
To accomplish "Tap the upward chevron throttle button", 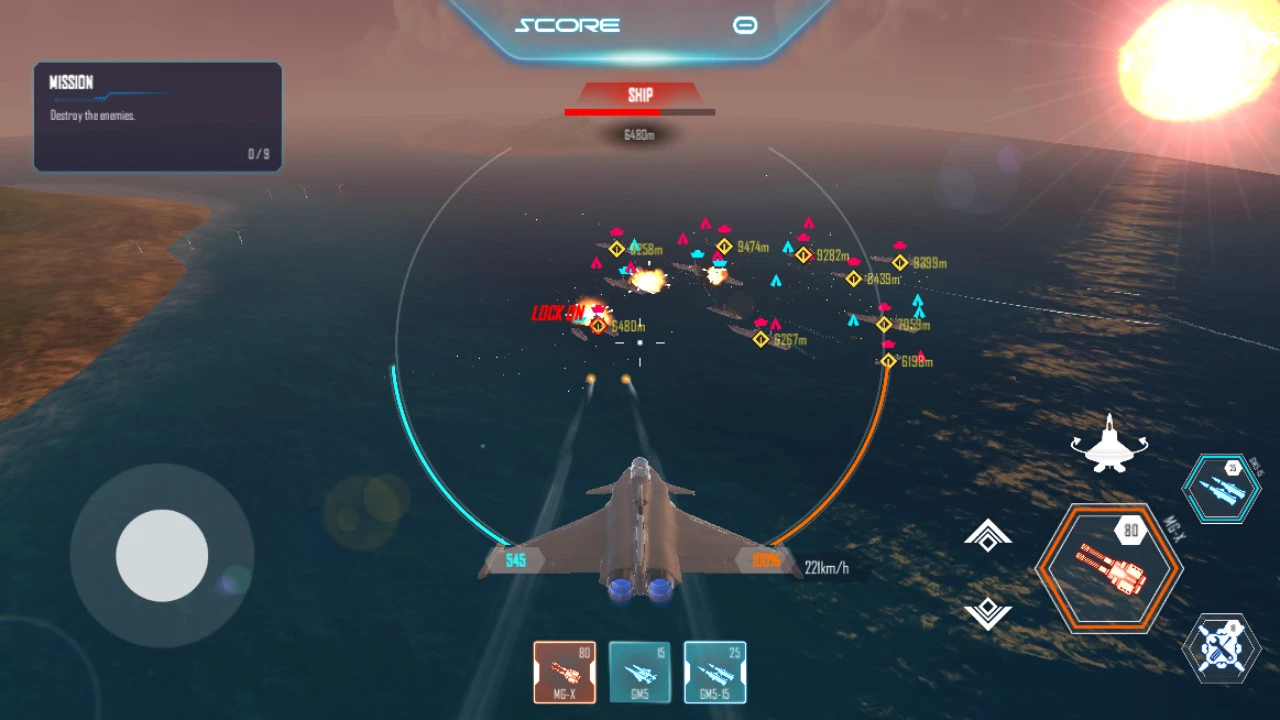I will pyautogui.click(x=988, y=537).
